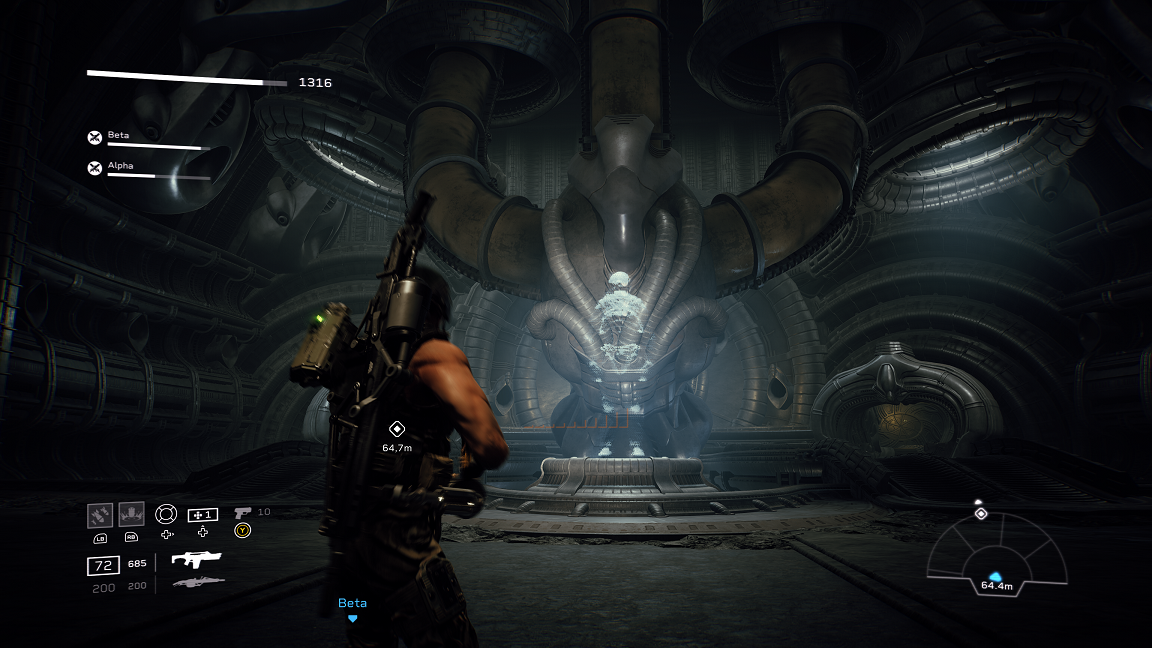Click the ring-shaped consumable item icon
Screen dimensions: 1152x648
point(166,514)
